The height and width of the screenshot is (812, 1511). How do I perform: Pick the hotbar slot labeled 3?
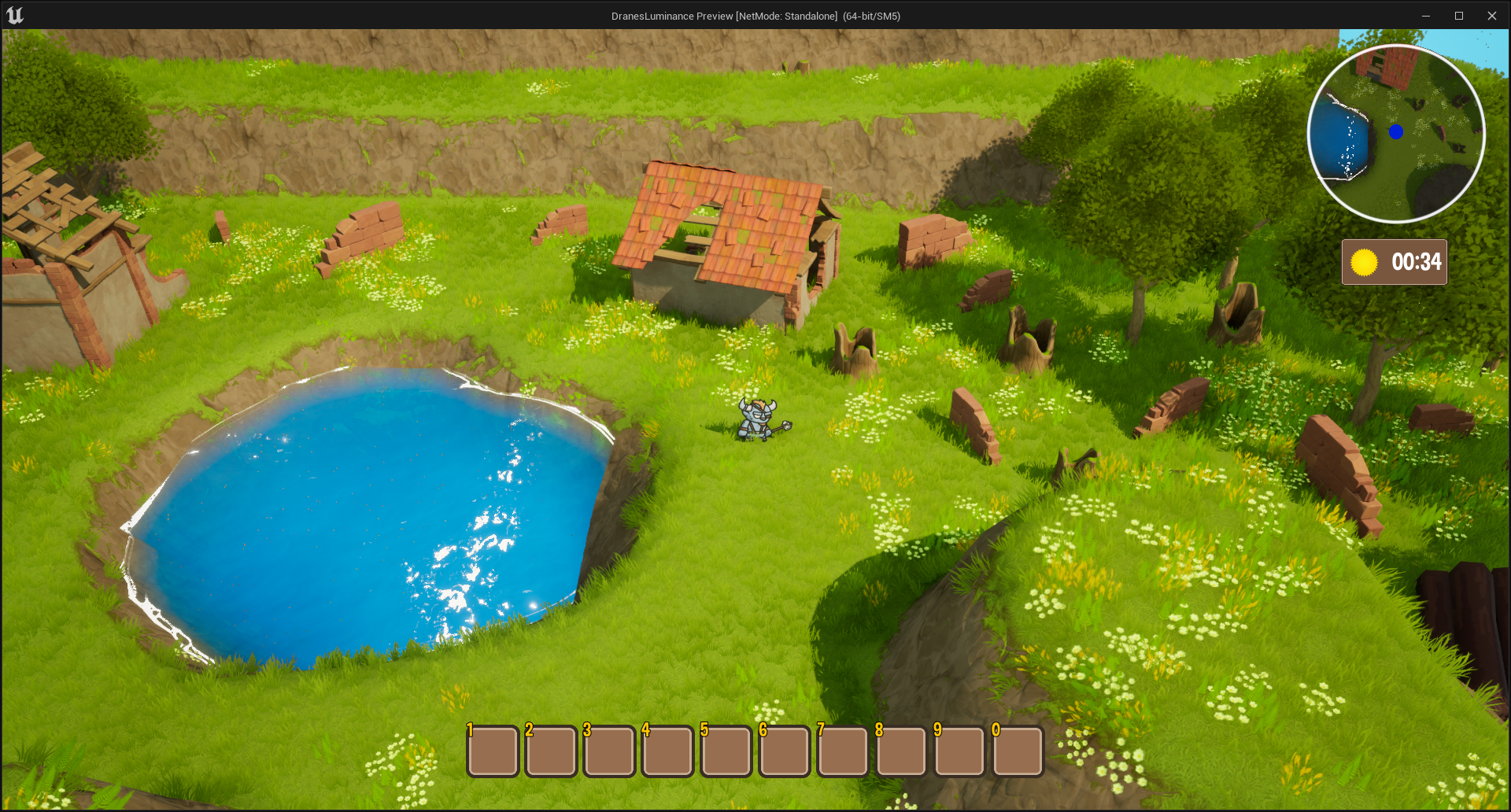pyautogui.click(x=609, y=751)
